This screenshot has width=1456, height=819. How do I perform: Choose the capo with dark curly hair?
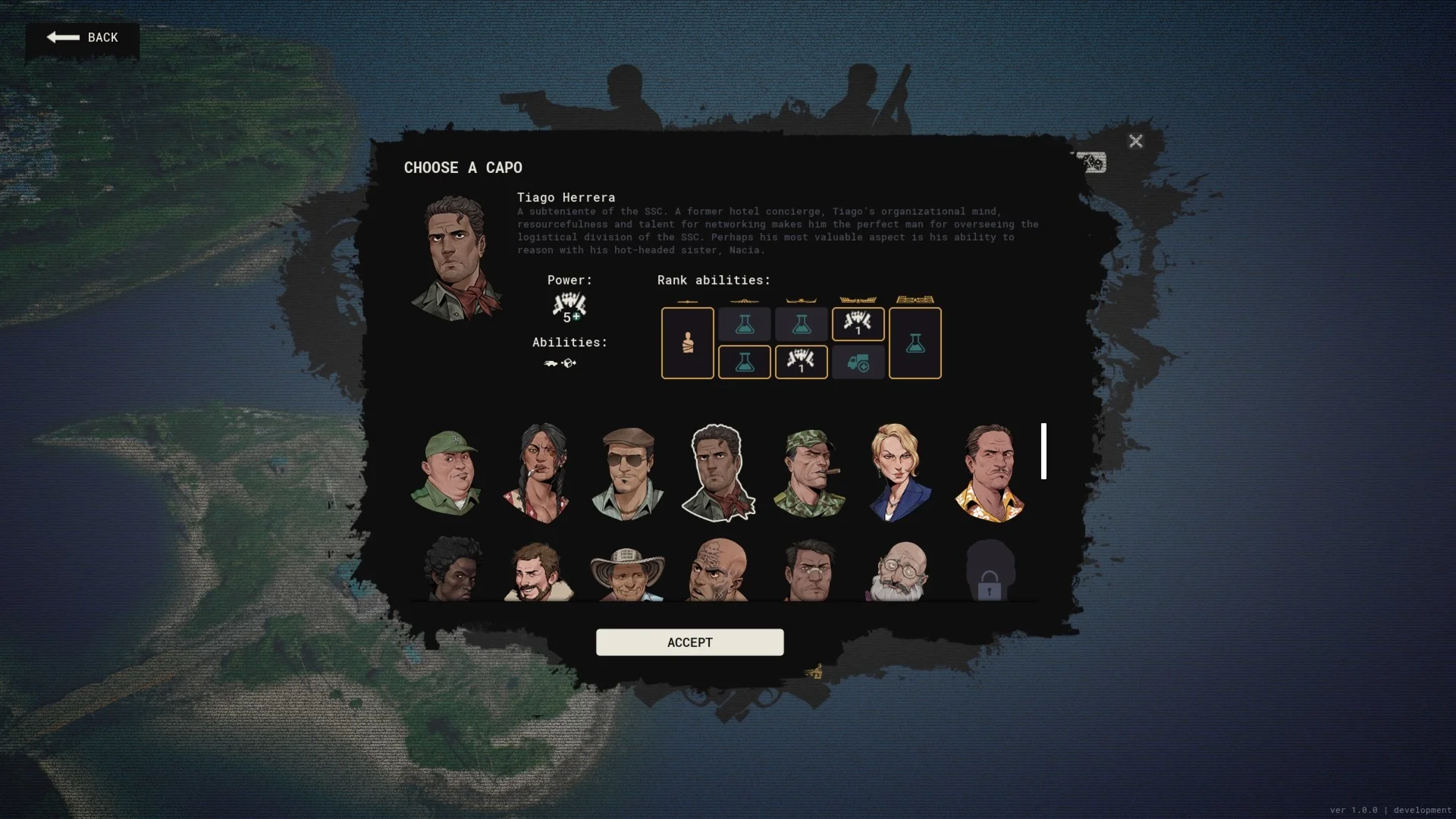pyautogui.click(x=452, y=570)
